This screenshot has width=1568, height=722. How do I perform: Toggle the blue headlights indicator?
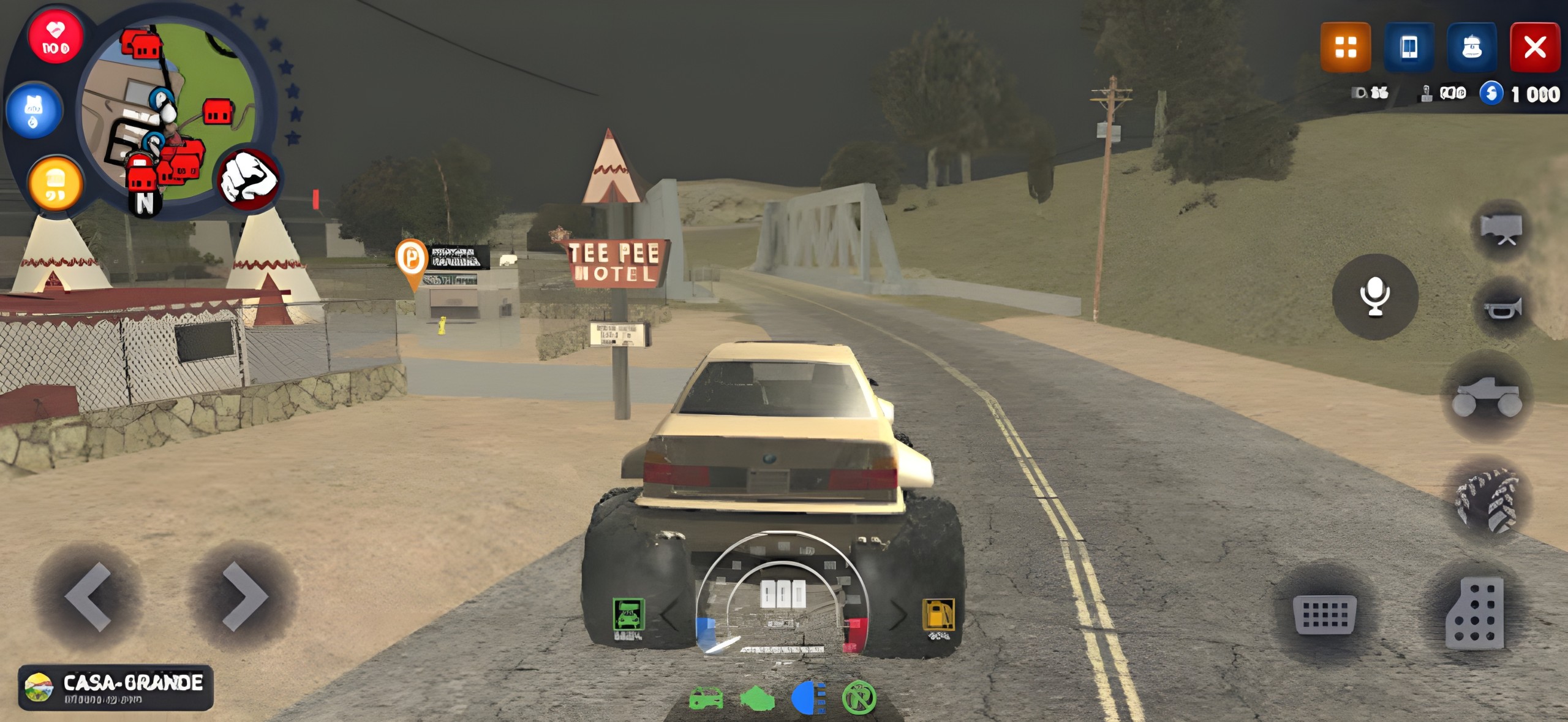coord(809,698)
